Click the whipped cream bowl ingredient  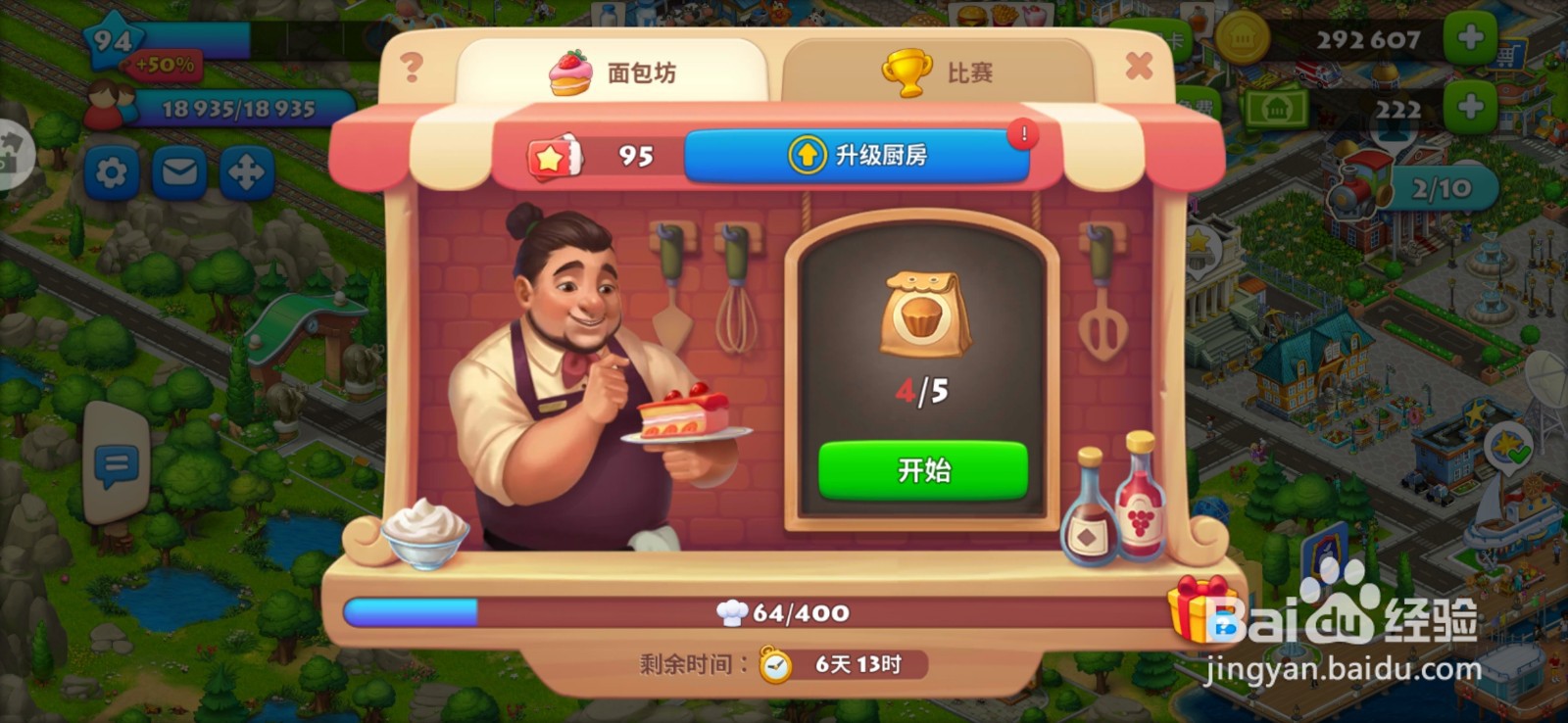pyautogui.click(x=428, y=534)
